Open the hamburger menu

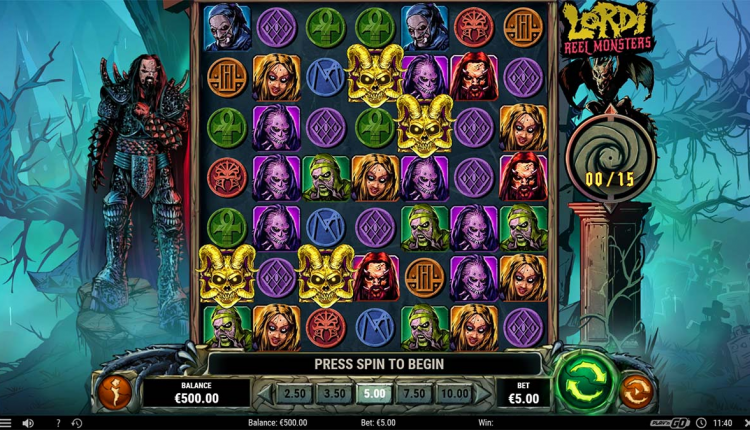5,423
